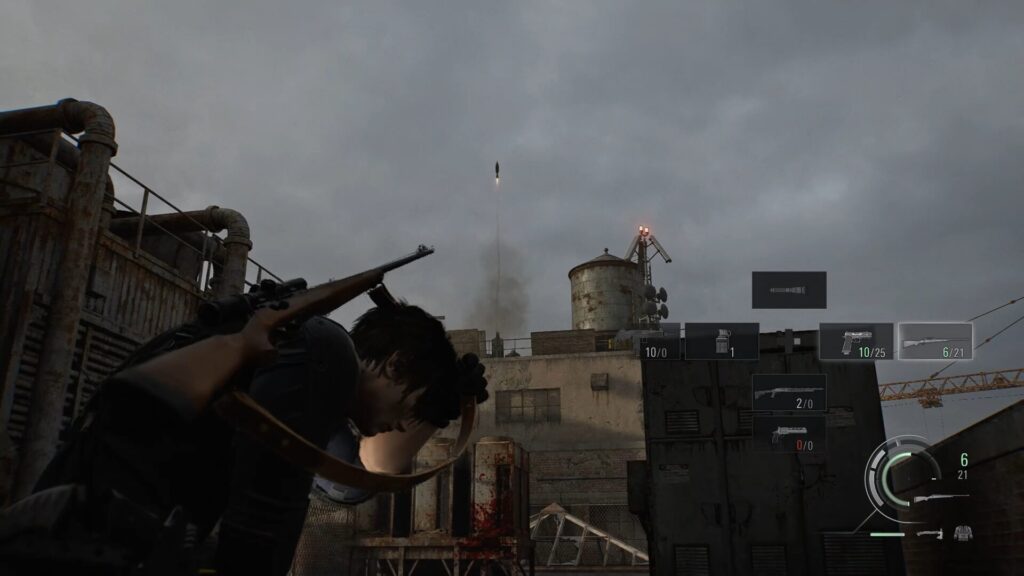1024x576 pixels.
Task: Click the body armor vest icon
Action: pos(962,533)
